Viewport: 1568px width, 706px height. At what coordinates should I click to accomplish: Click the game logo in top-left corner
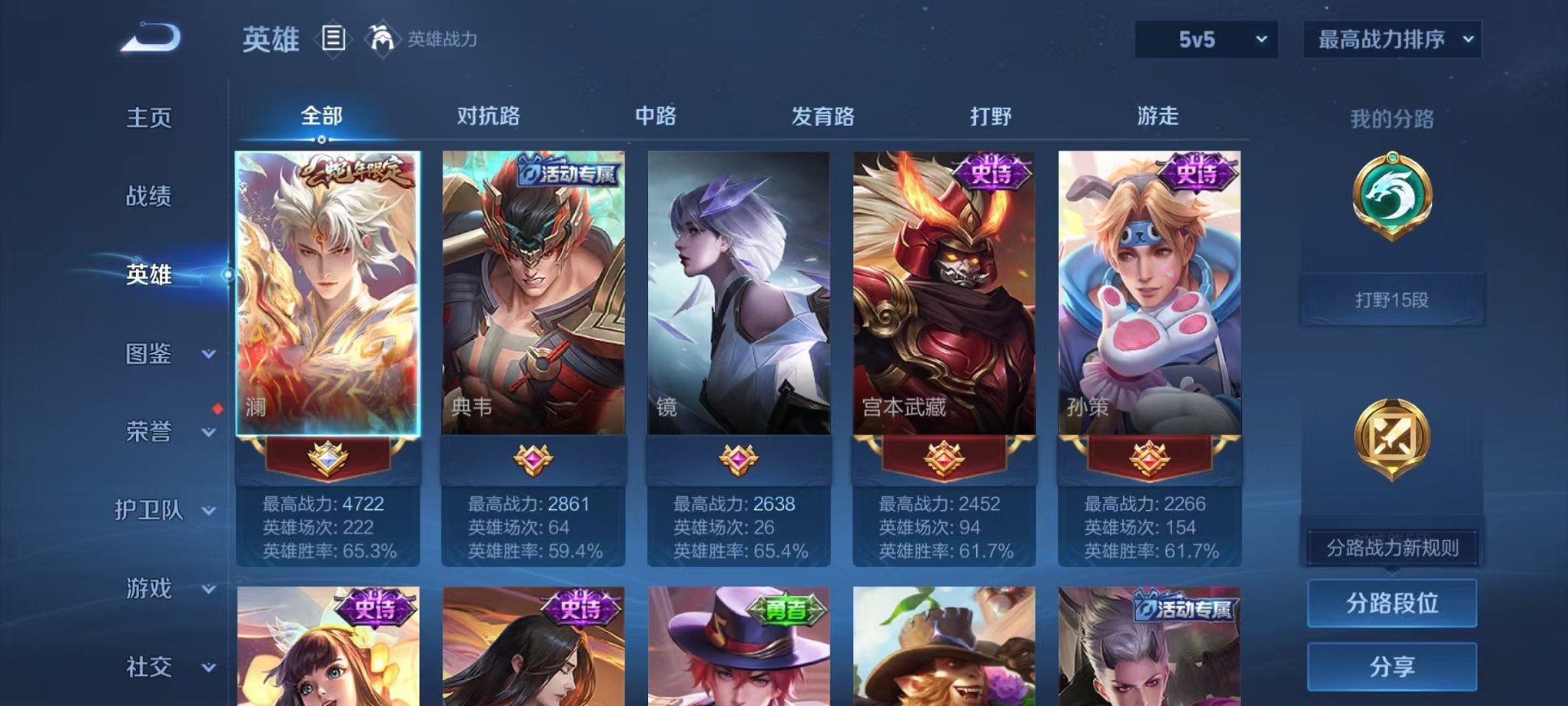click(148, 35)
